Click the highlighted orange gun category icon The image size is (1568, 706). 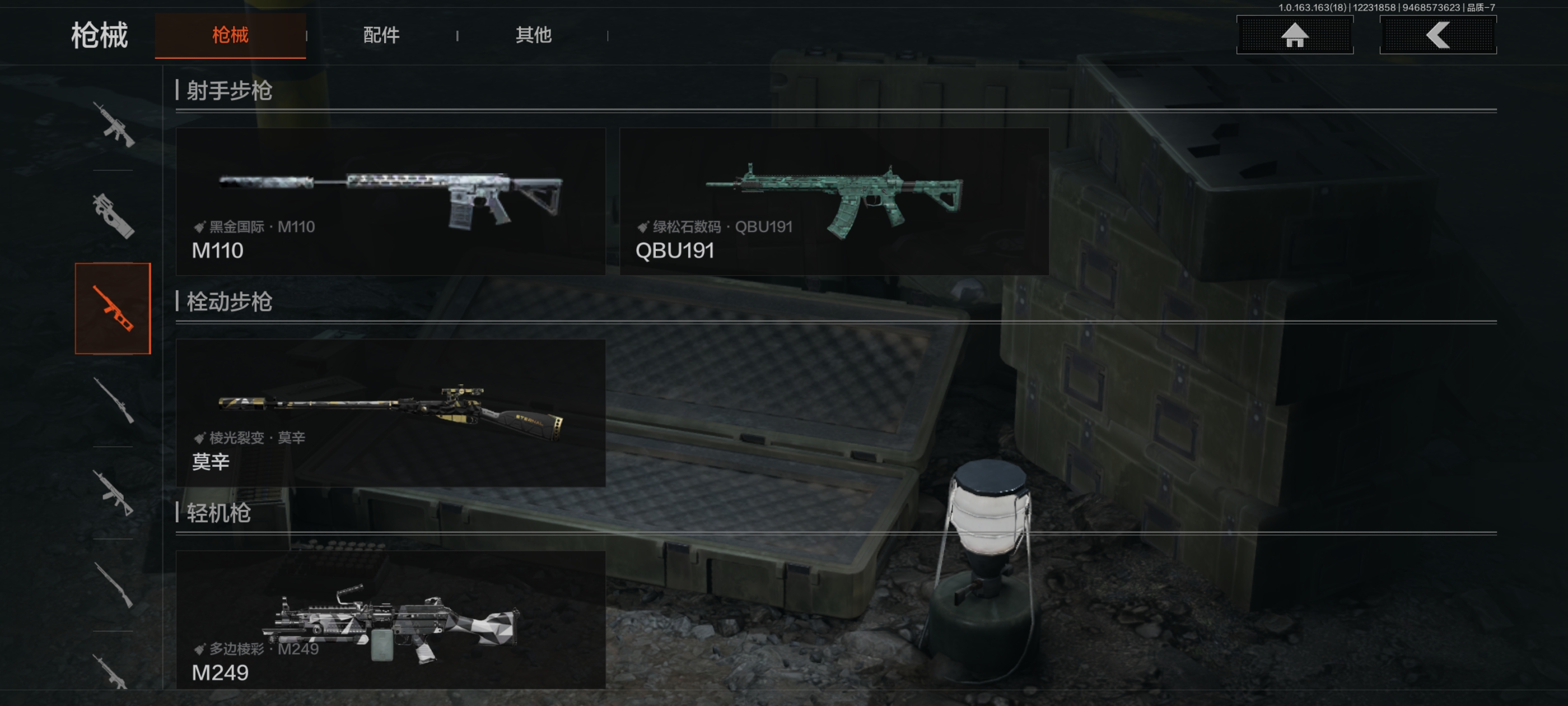(113, 308)
